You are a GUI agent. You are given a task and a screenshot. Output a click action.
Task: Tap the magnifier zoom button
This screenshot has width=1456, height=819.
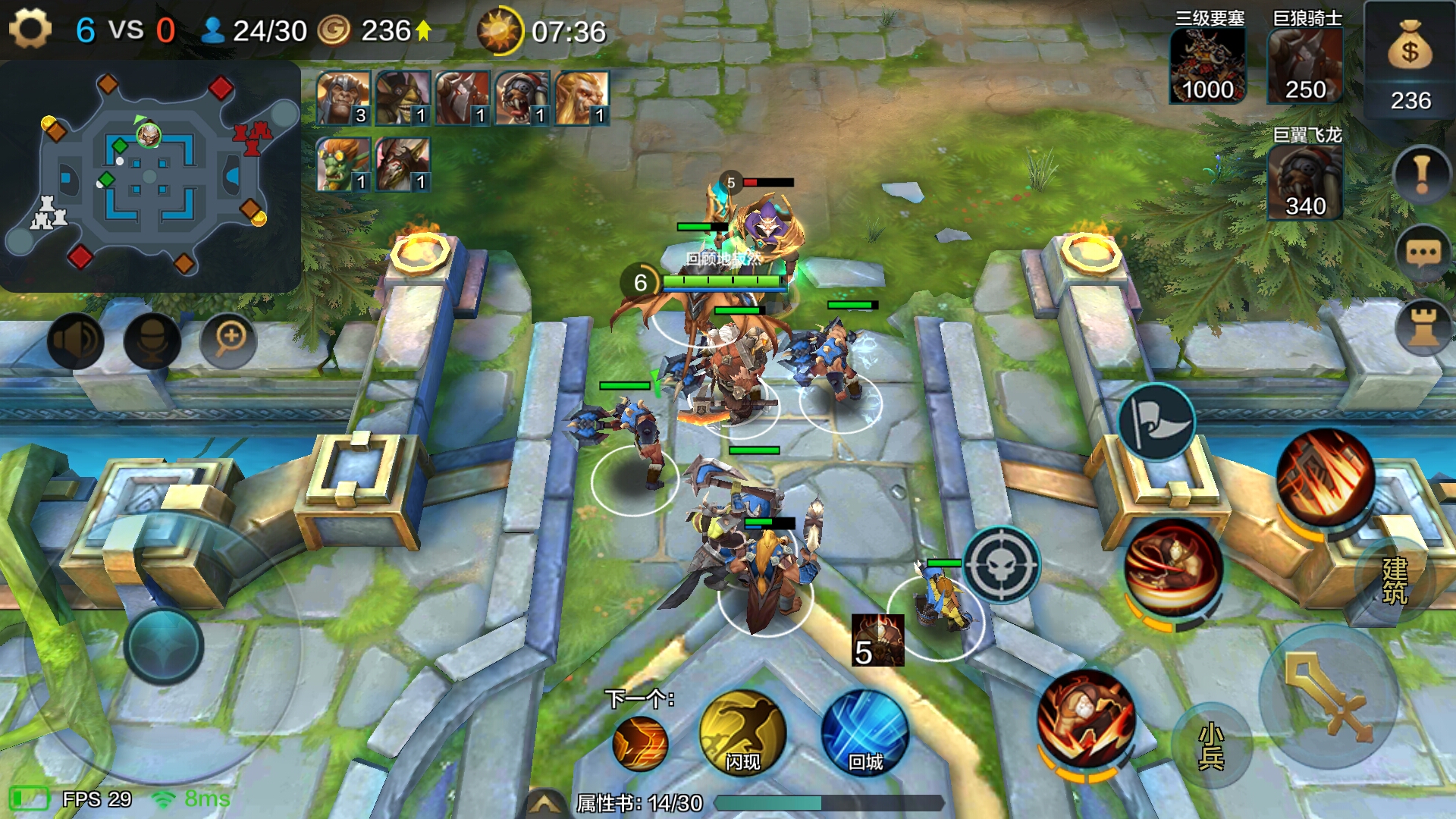[x=228, y=339]
